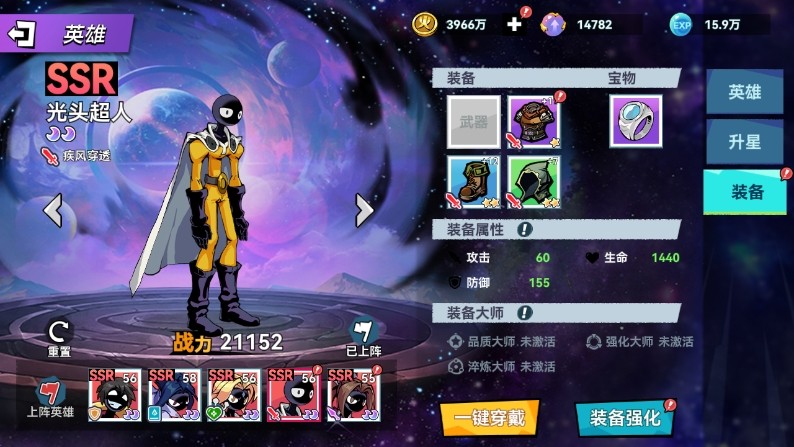Select the empty 武器 weapon slot
Viewport: 794px width, 447px height.
point(474,122)
